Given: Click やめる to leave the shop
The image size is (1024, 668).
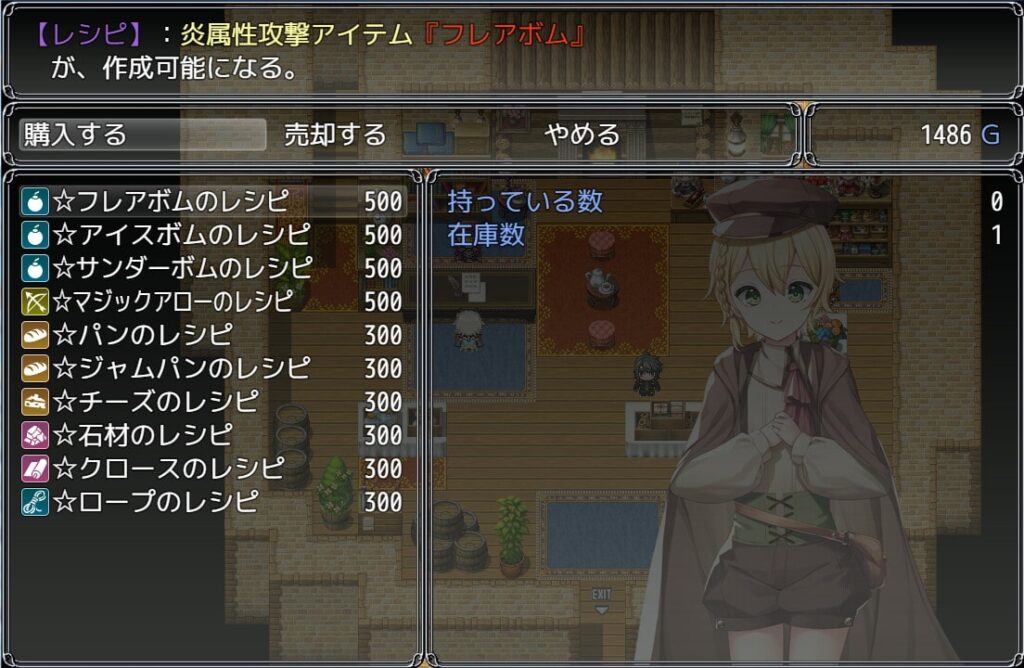Looking at the screenshot, I should [x=582, y=135].
